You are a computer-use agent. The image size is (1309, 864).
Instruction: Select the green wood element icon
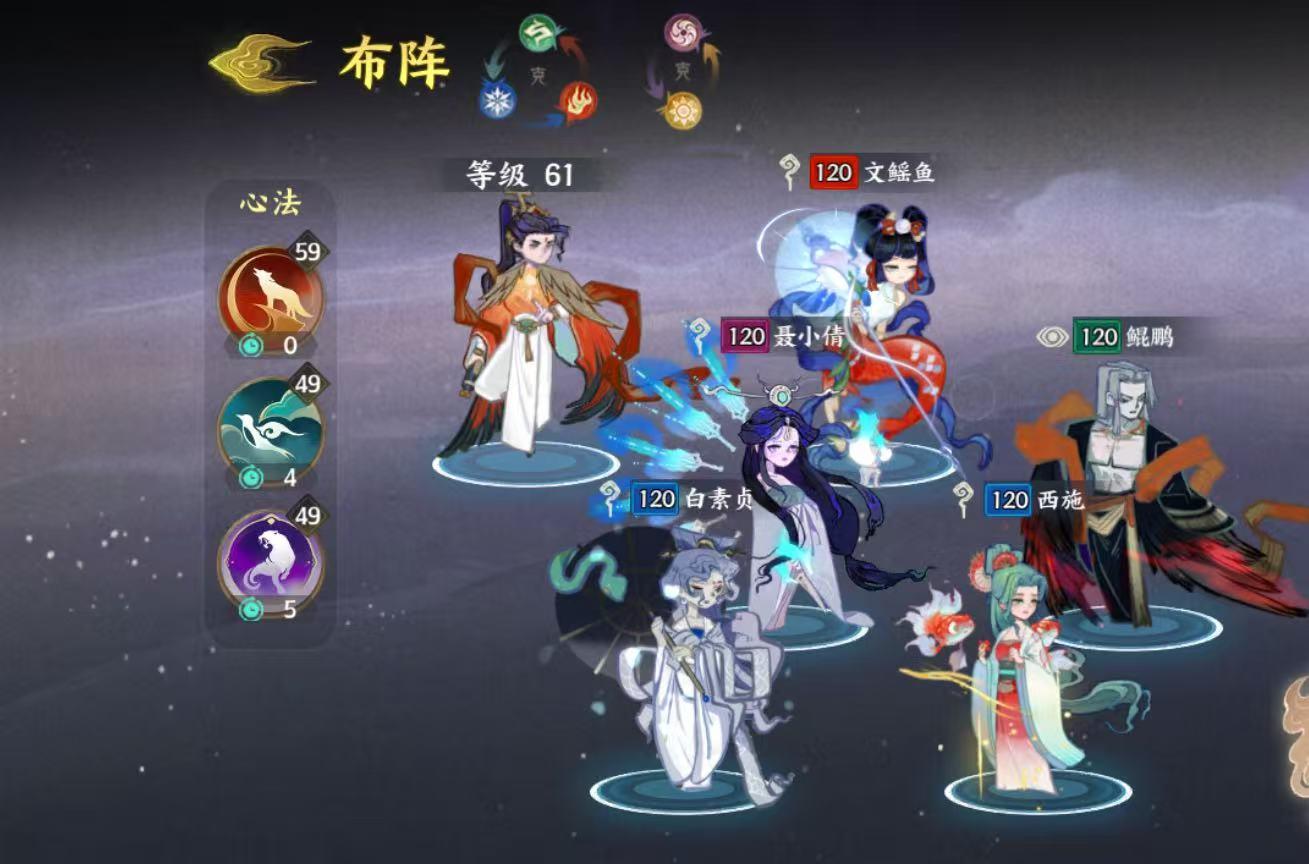coord(537,31)
